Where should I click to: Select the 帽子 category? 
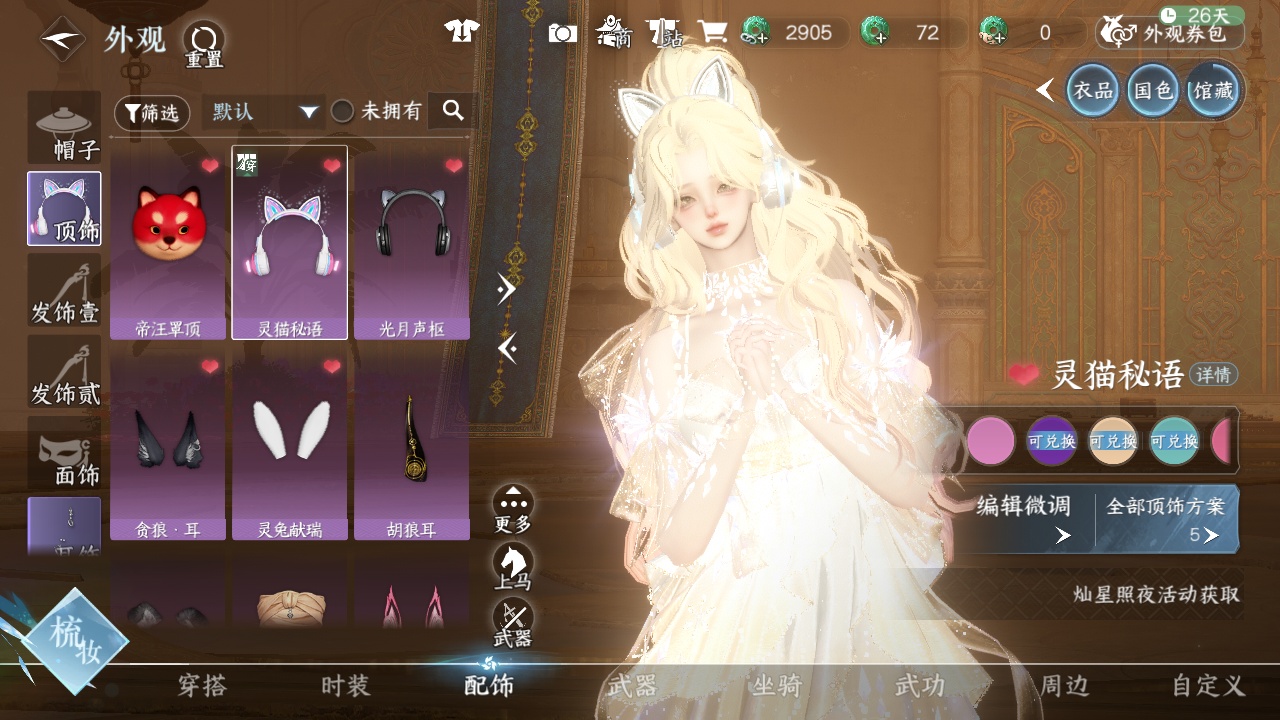tap(65, 128)
